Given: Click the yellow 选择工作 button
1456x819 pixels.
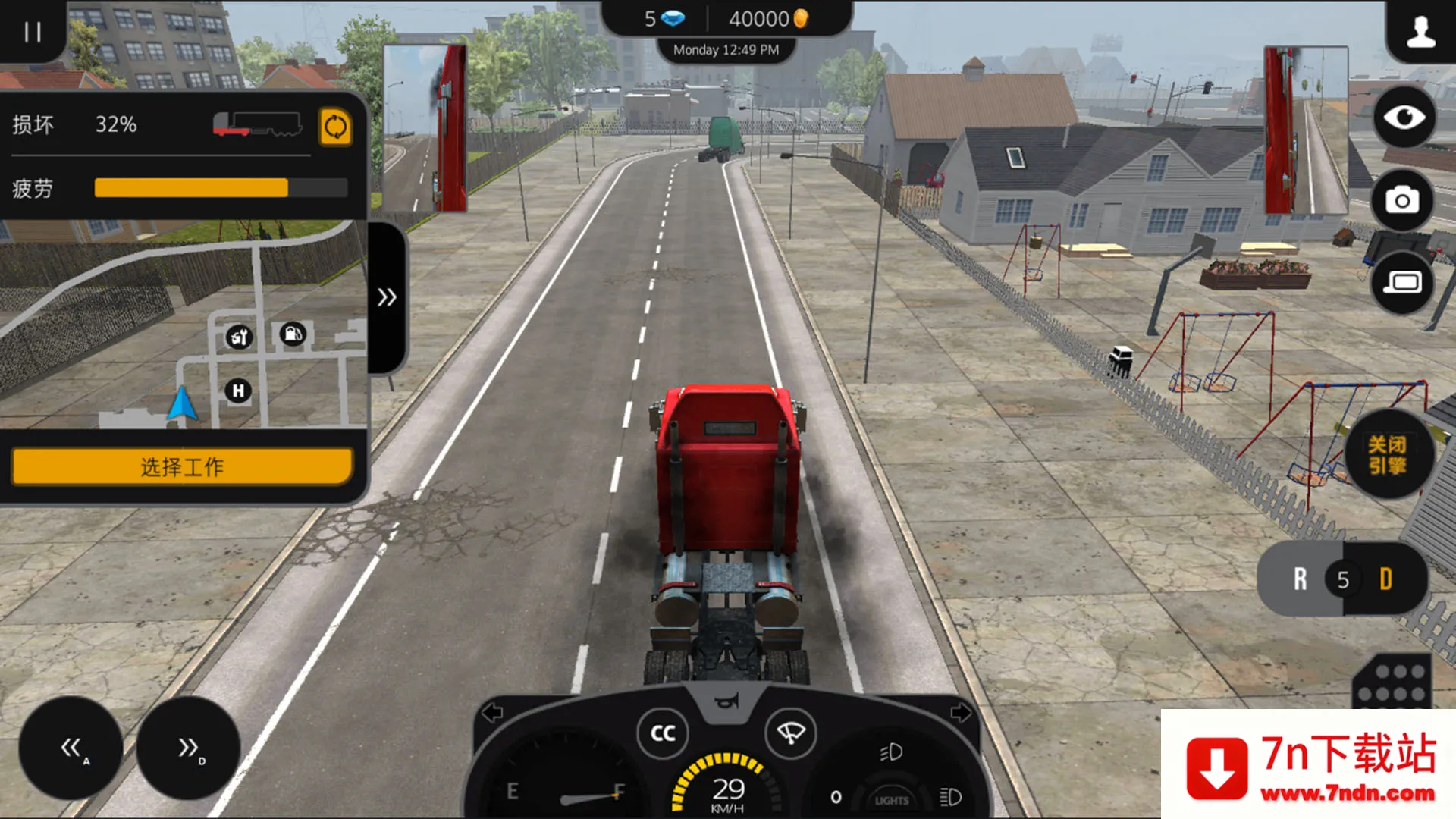Looking at the screenshot, I should [182, 466].
